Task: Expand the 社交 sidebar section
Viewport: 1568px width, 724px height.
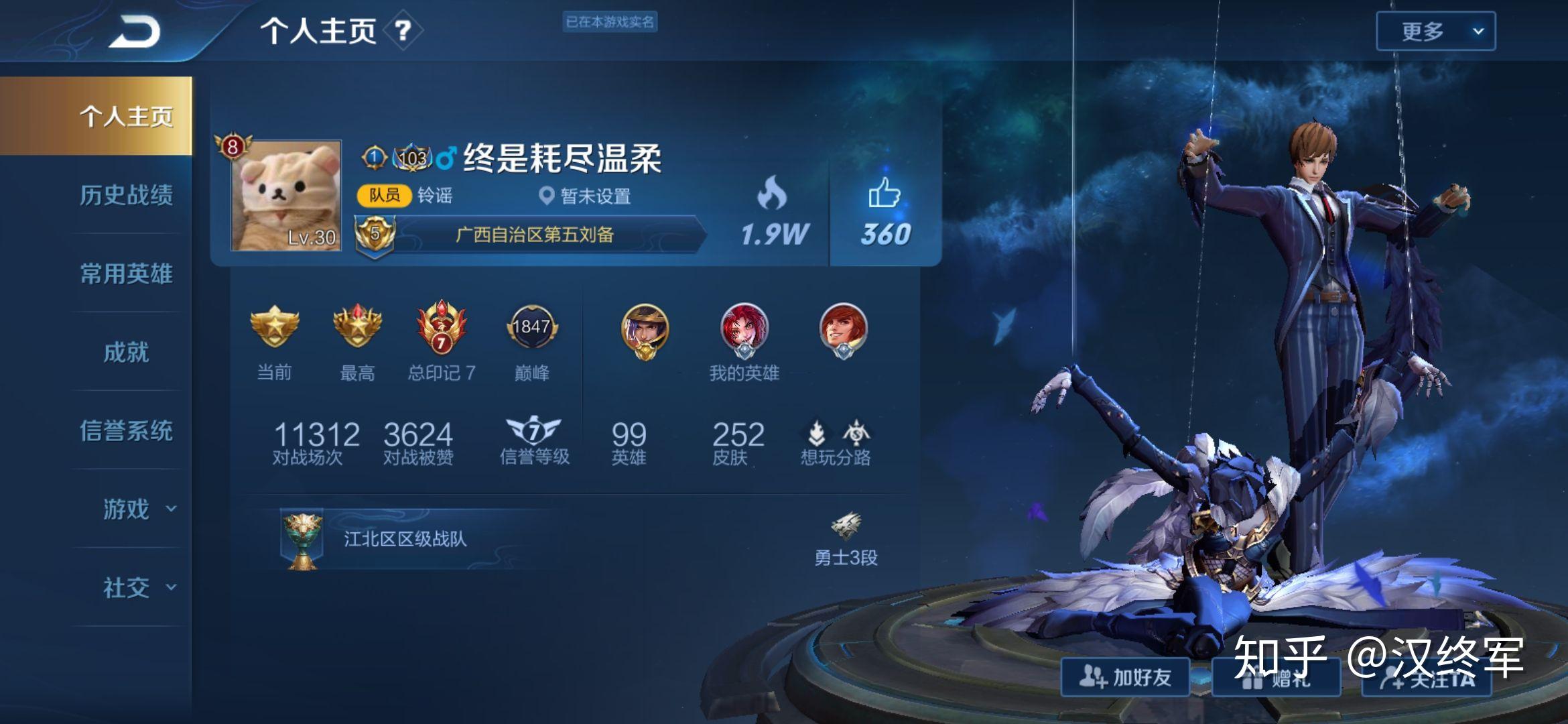Action: pos(127,589)
